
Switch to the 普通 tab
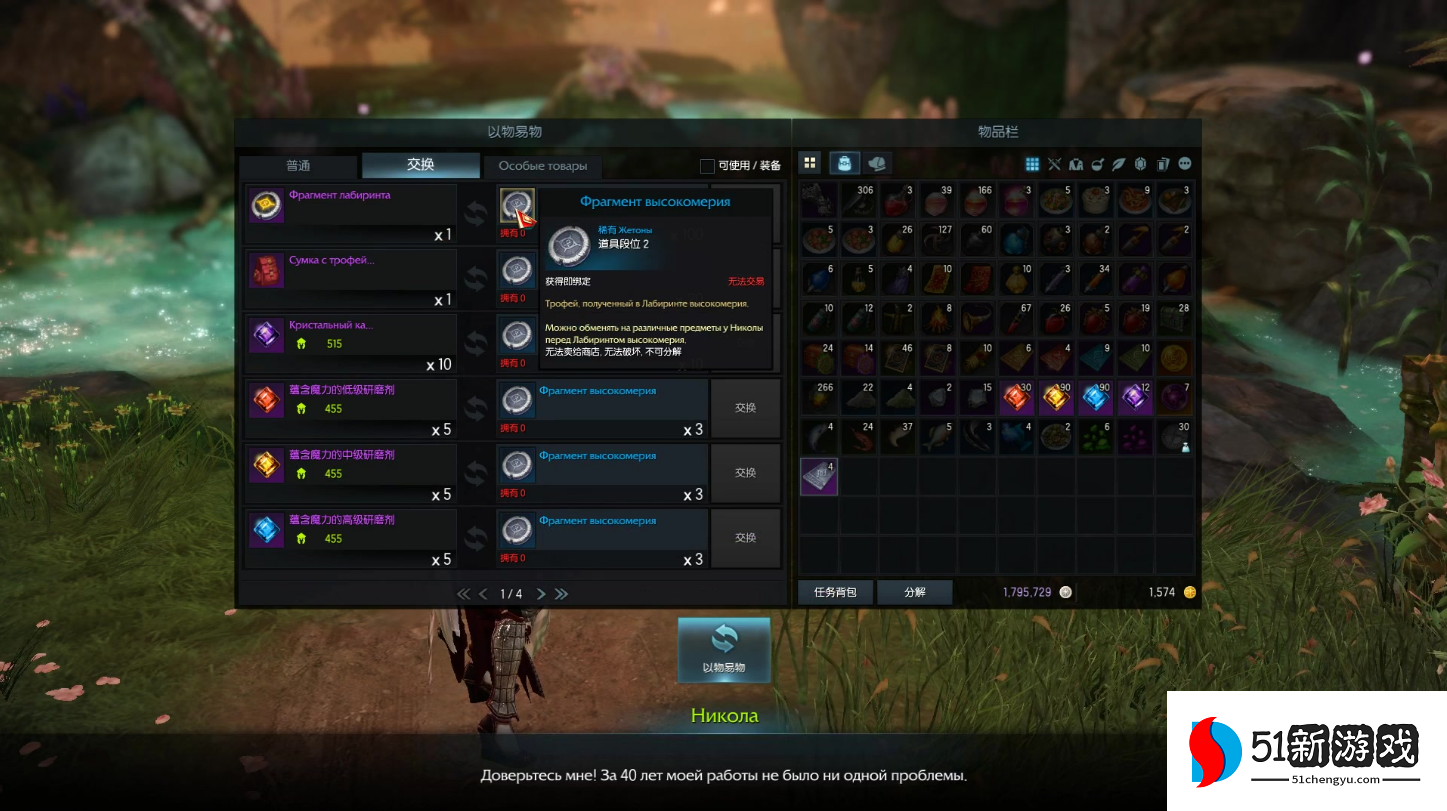click(298, 166)
